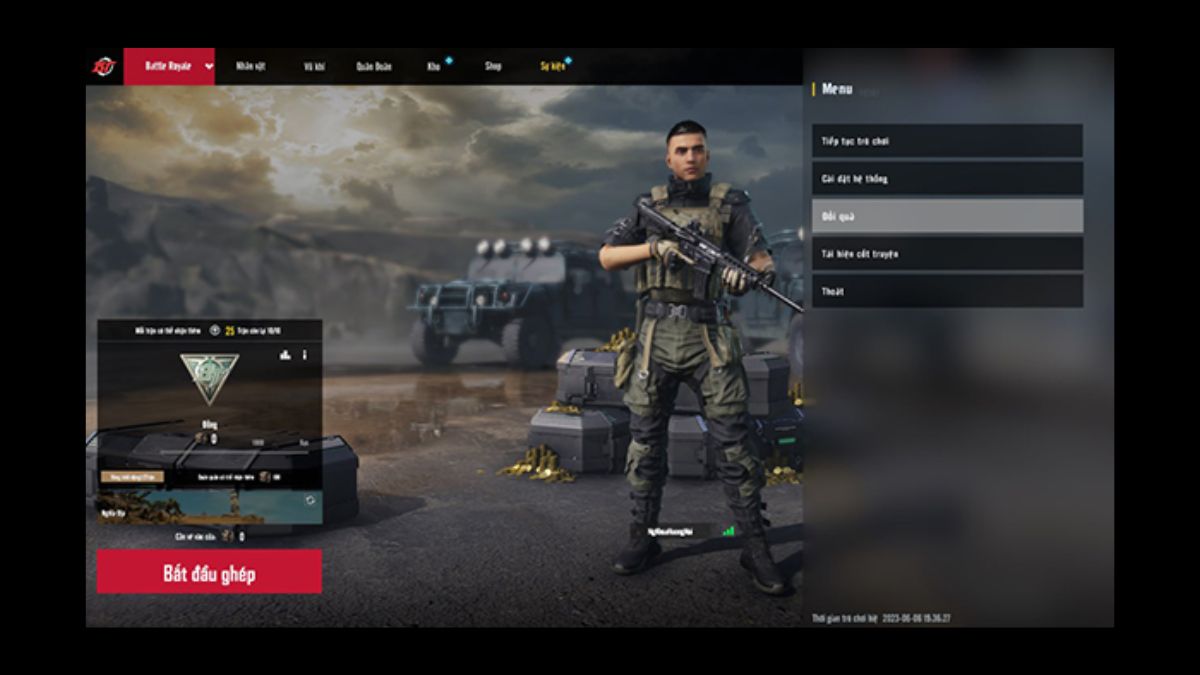This screenshot has height=675, width=1200.
Task: Visit the Shop tab
Action: tap(493, 66)
